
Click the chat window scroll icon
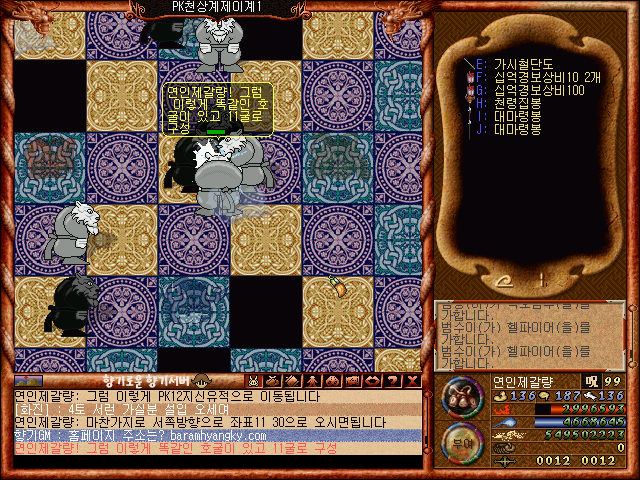[x=28, y=381]
